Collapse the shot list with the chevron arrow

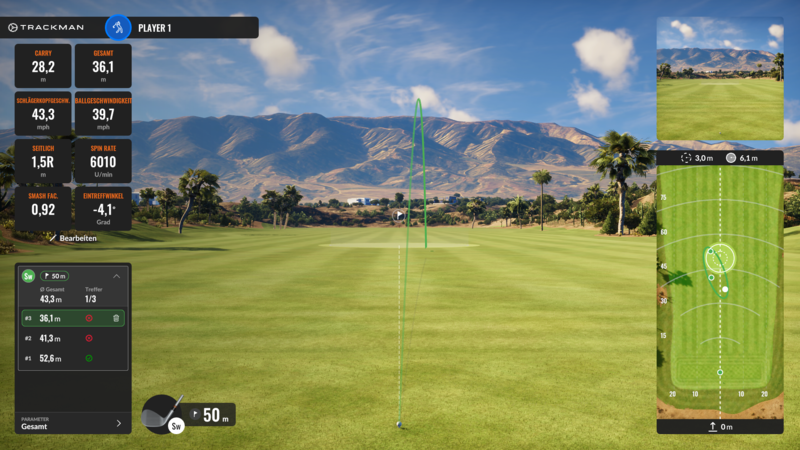pyautogui.click(x=116, y=276)
